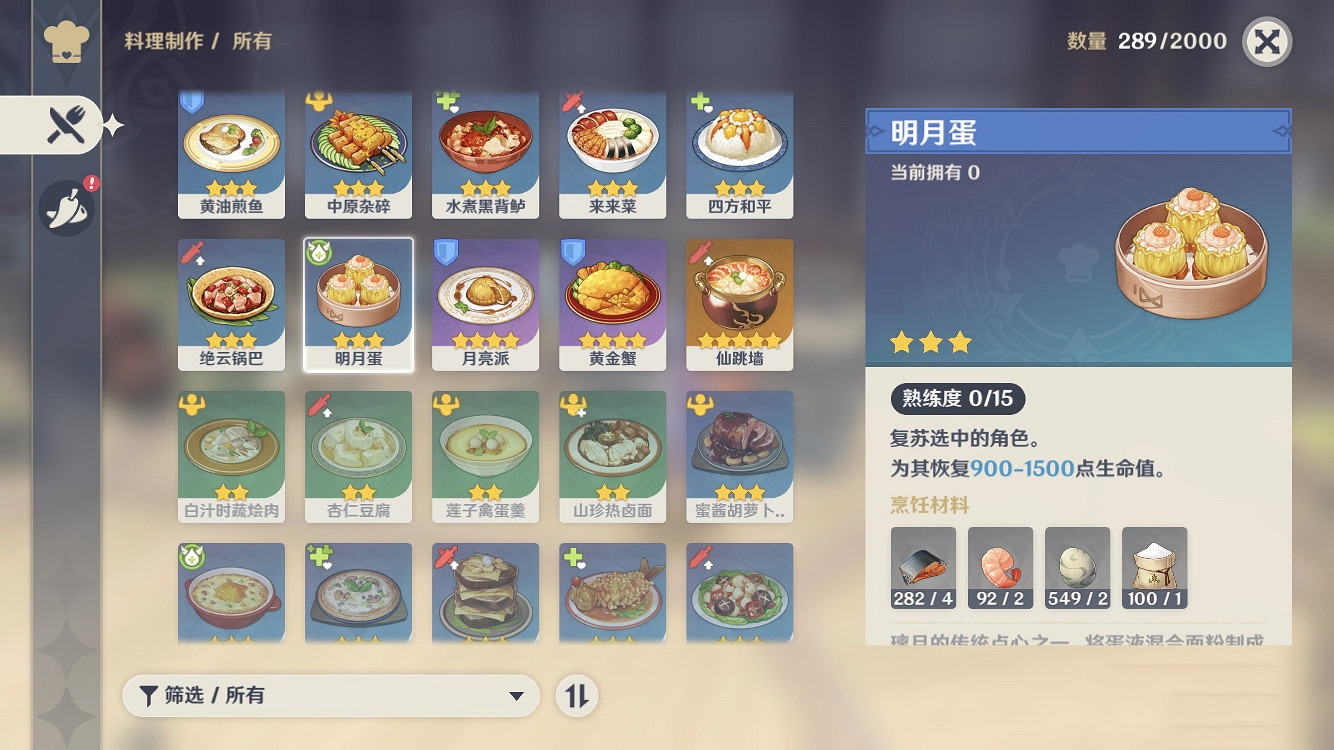
Task: Click the 熟练度 0/15 proficiency badge
Action: point(957,398)
